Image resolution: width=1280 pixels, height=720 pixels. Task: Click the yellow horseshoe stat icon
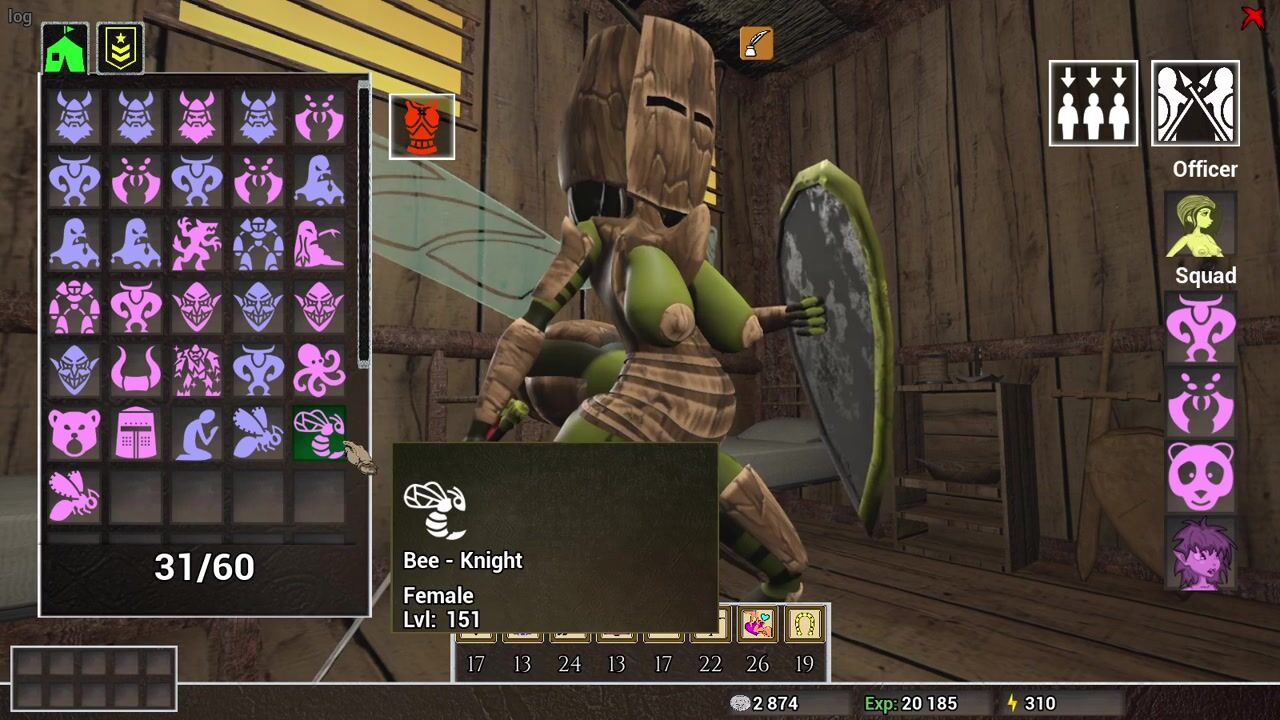click(x=805, y=625)
